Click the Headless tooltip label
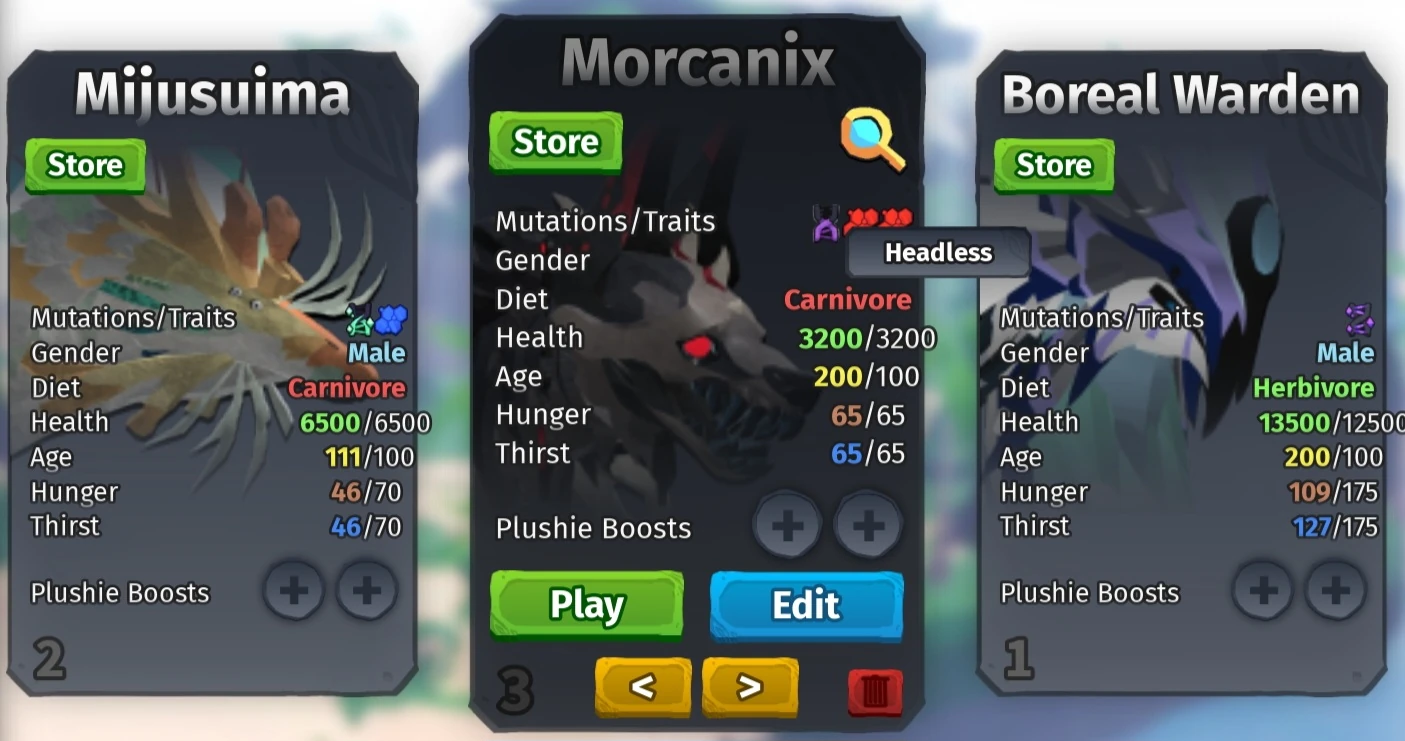This screenshot has height=741, width=1405. click(936, 252)
